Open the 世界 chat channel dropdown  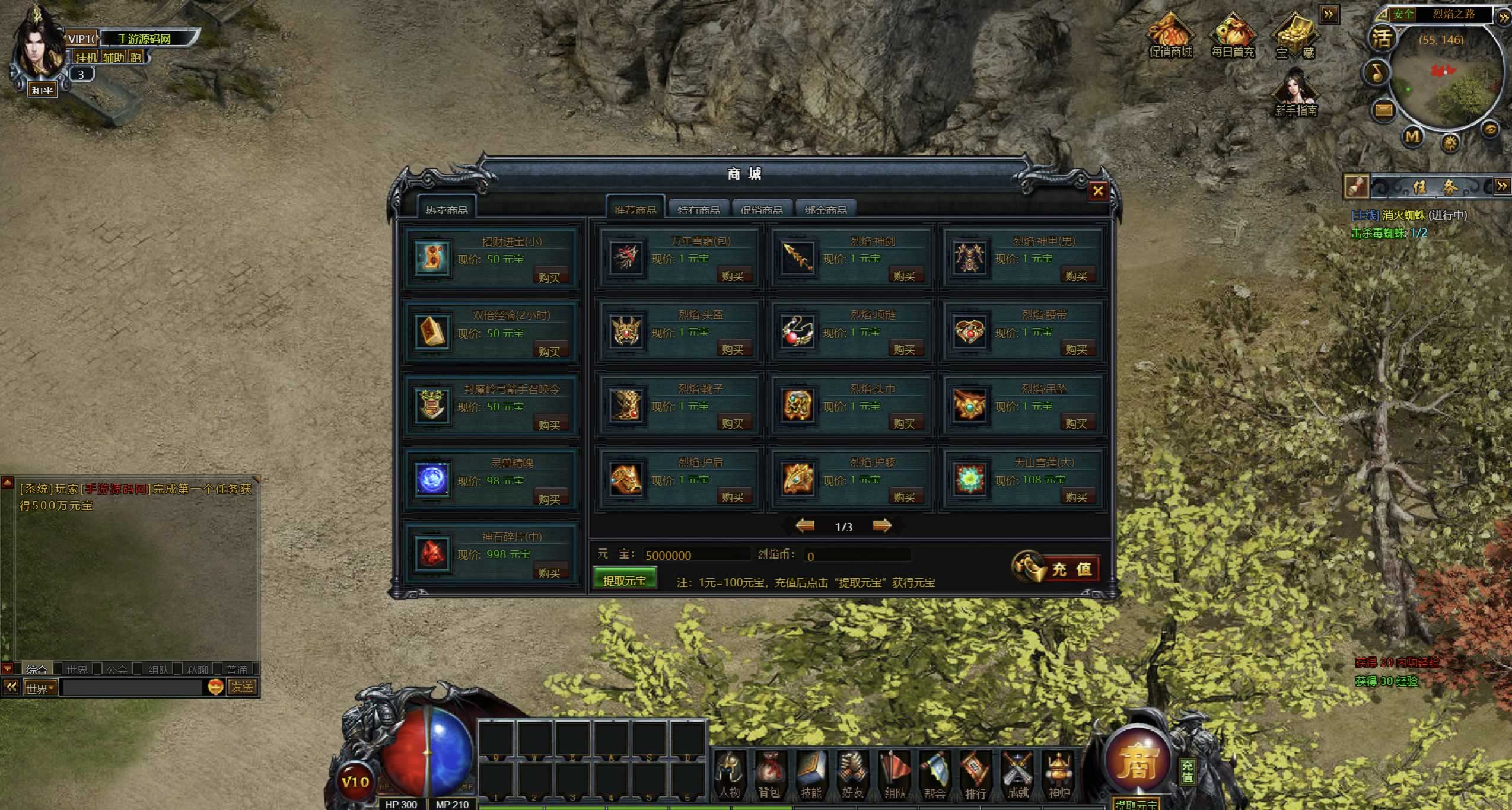(40, 688)
